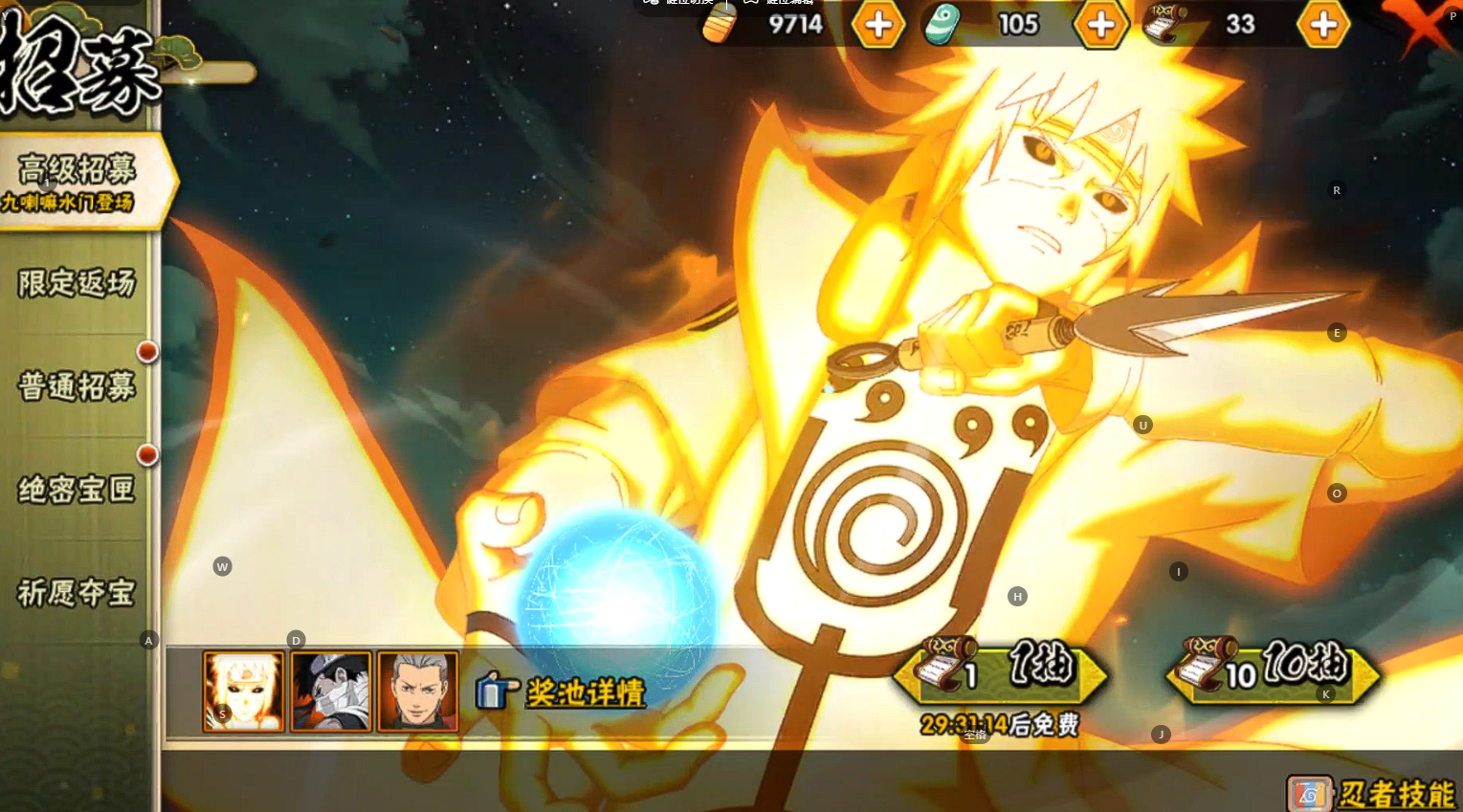Add more recruitment scrolls
The image size is (1463, 812).
click(x=1323, y=25)
